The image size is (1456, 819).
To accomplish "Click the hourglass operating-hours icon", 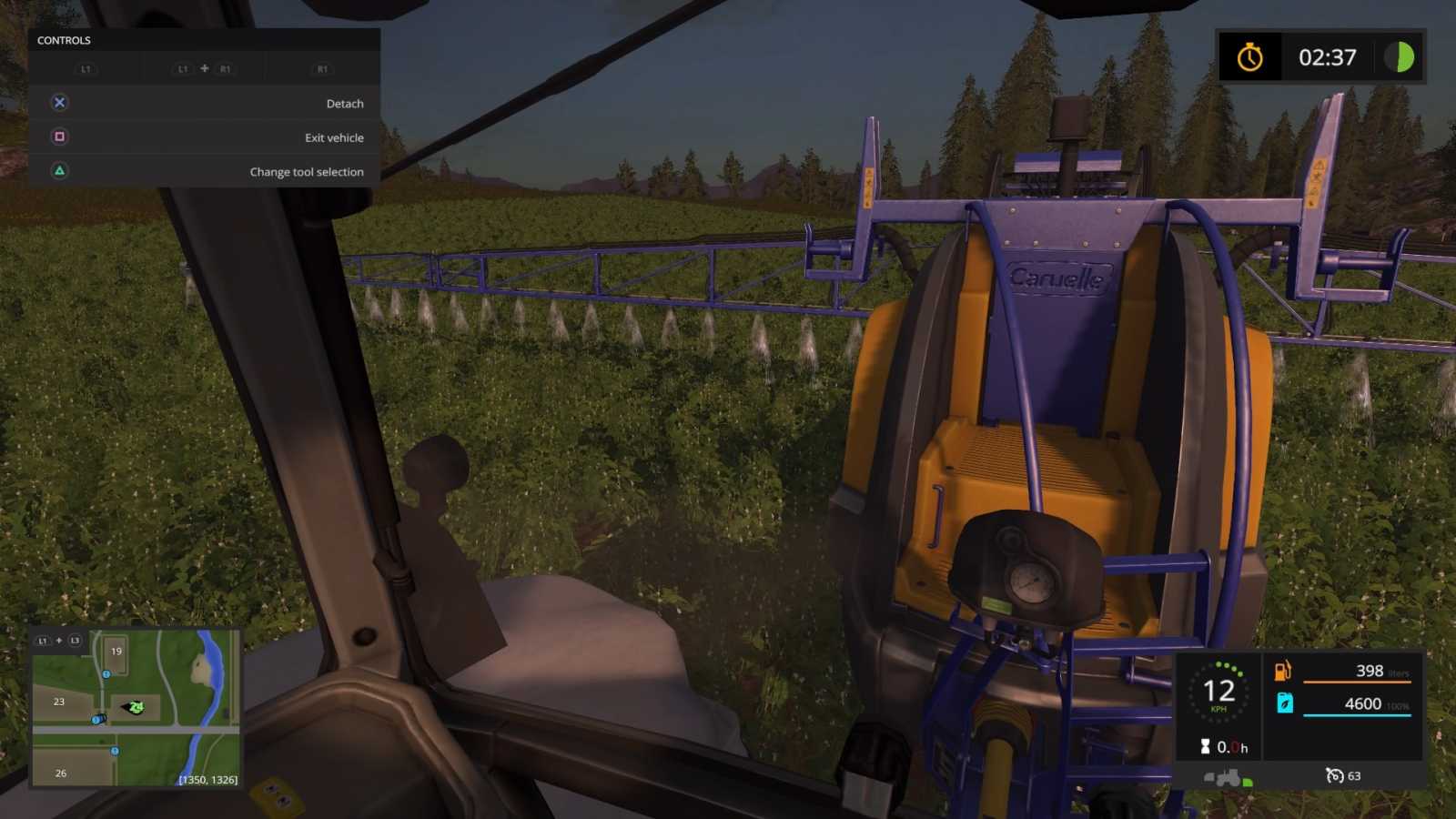I will point(1206,746).
